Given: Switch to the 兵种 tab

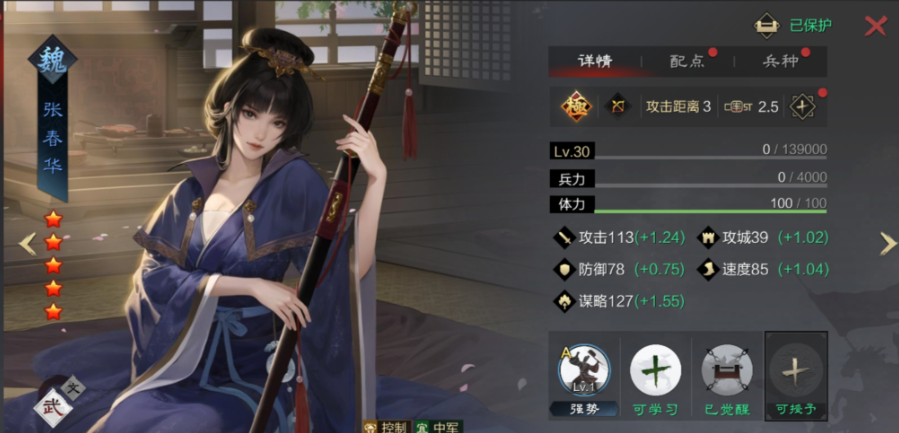Looking at the screenshot, I should (780, 61).
